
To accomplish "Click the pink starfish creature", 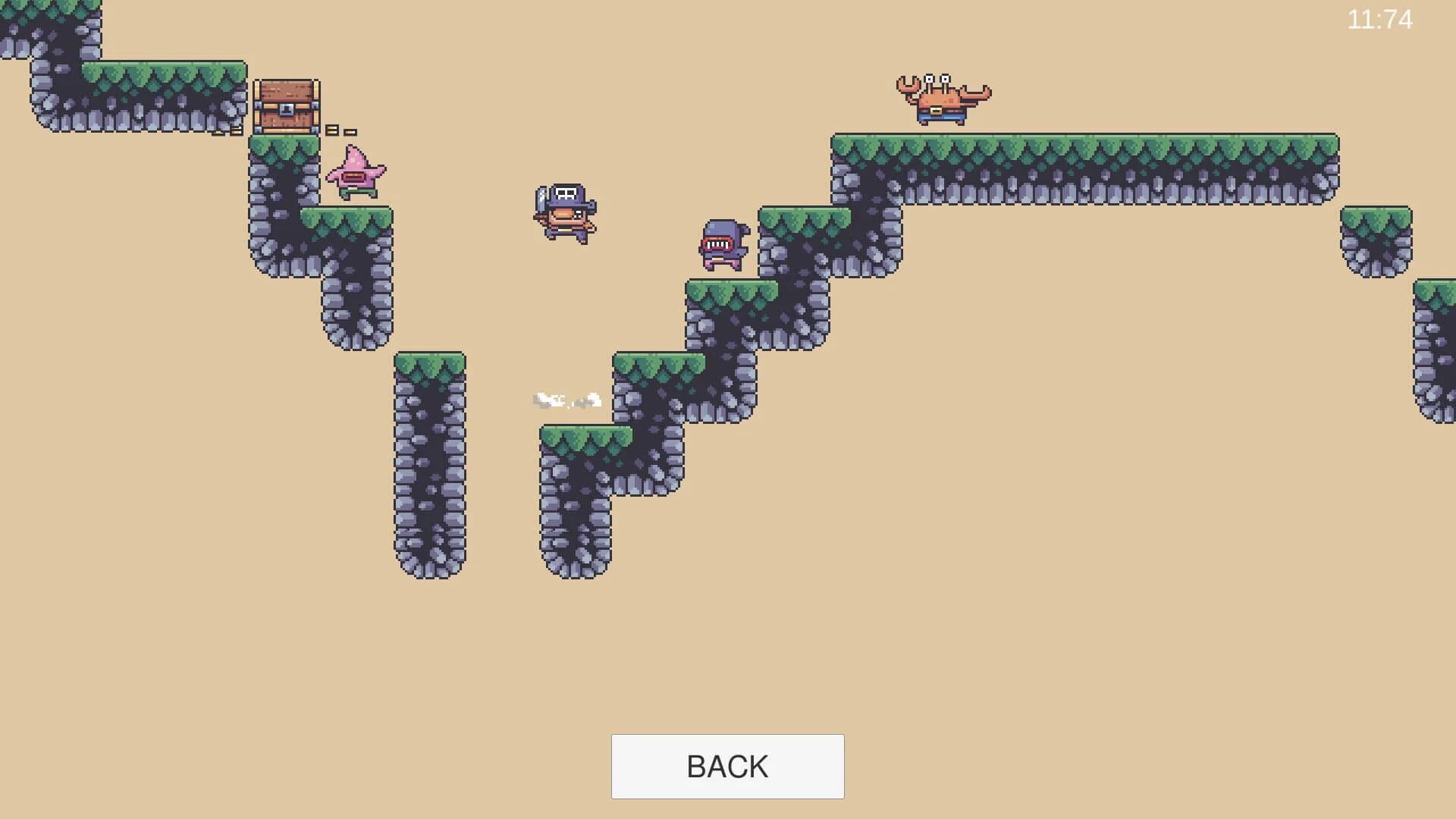I will point(356,173).
